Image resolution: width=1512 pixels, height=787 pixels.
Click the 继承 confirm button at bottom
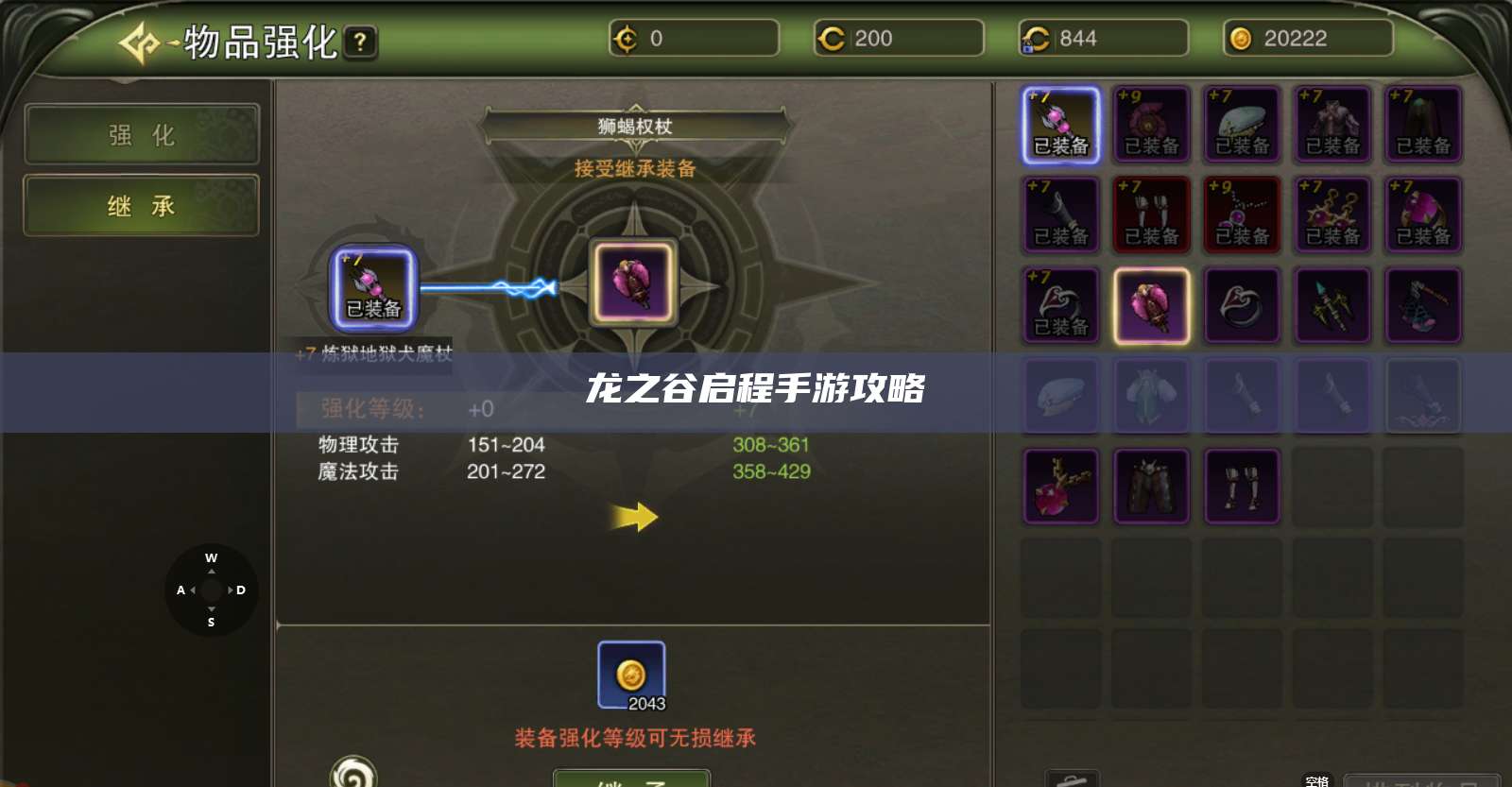pyautogui.click(x=631, y=780)
